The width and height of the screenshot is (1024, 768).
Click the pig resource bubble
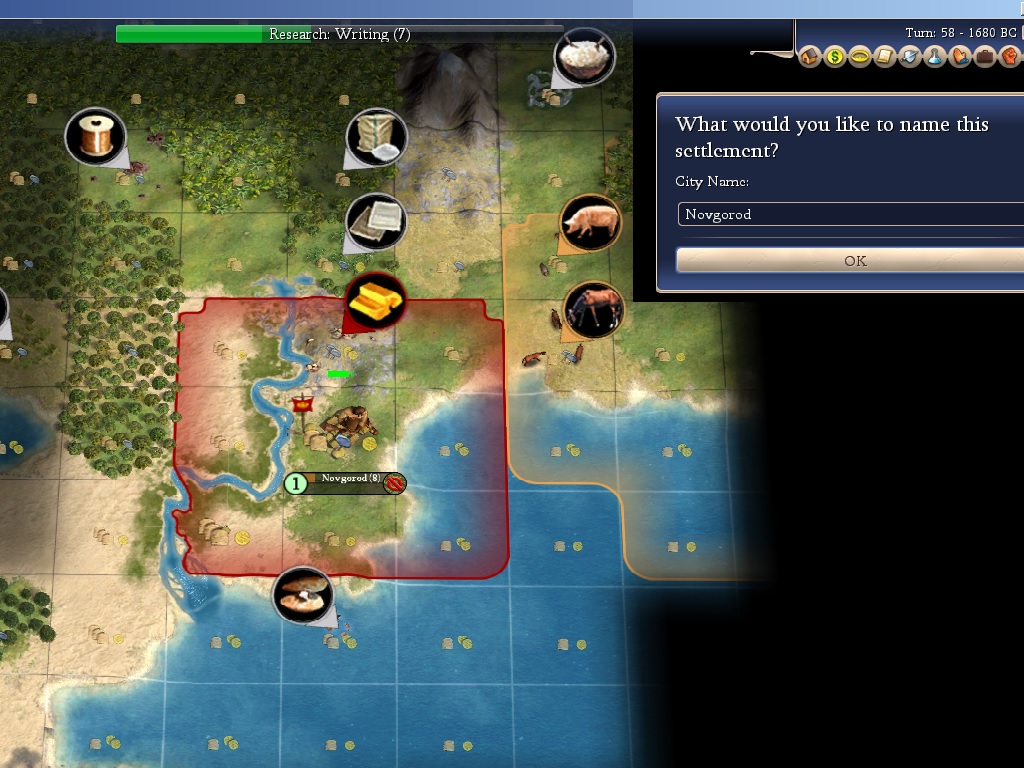[x=590, y=223]
